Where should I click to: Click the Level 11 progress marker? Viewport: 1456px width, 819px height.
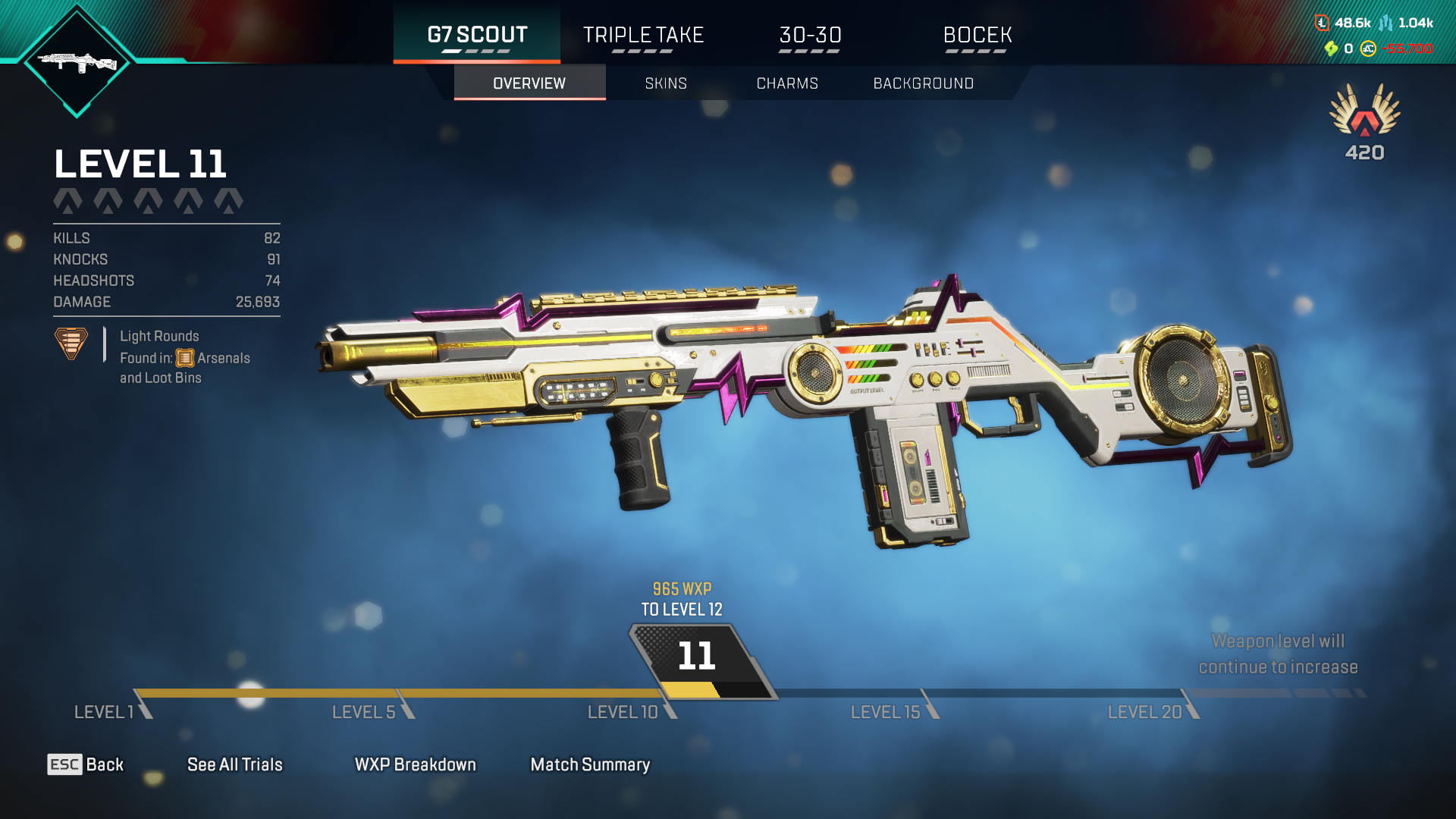(698, 657)
